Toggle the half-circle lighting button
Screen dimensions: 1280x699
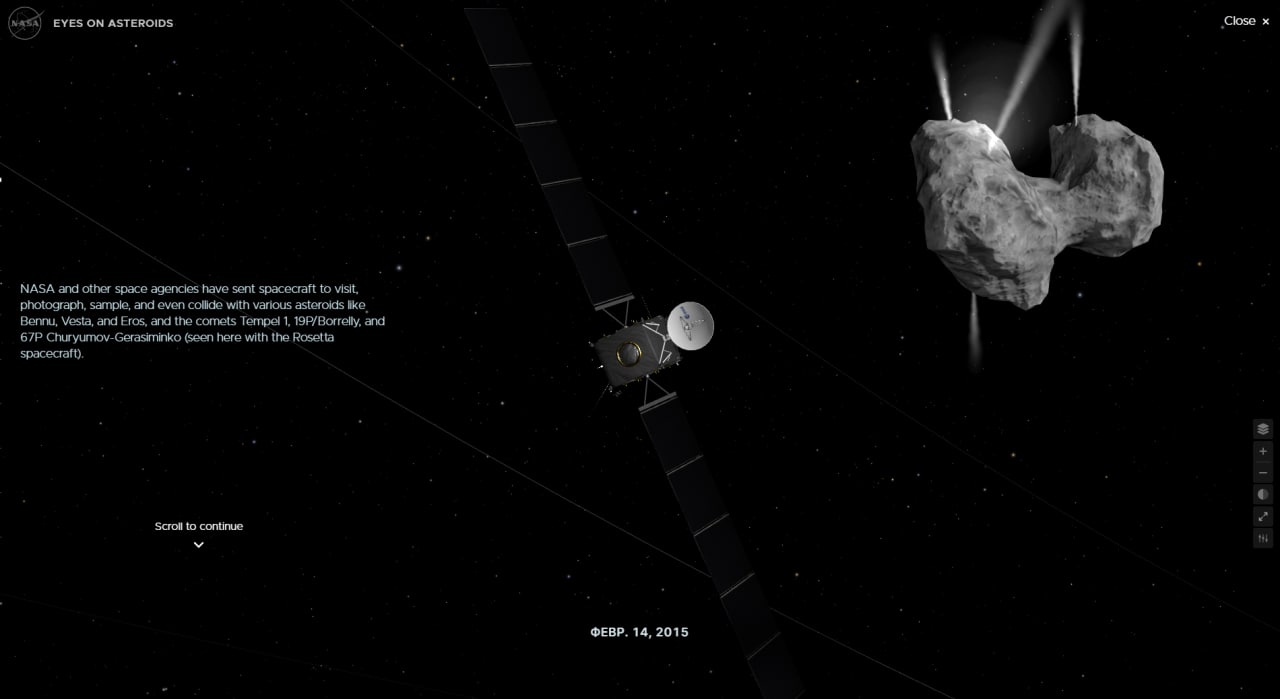click(1263, 495)
